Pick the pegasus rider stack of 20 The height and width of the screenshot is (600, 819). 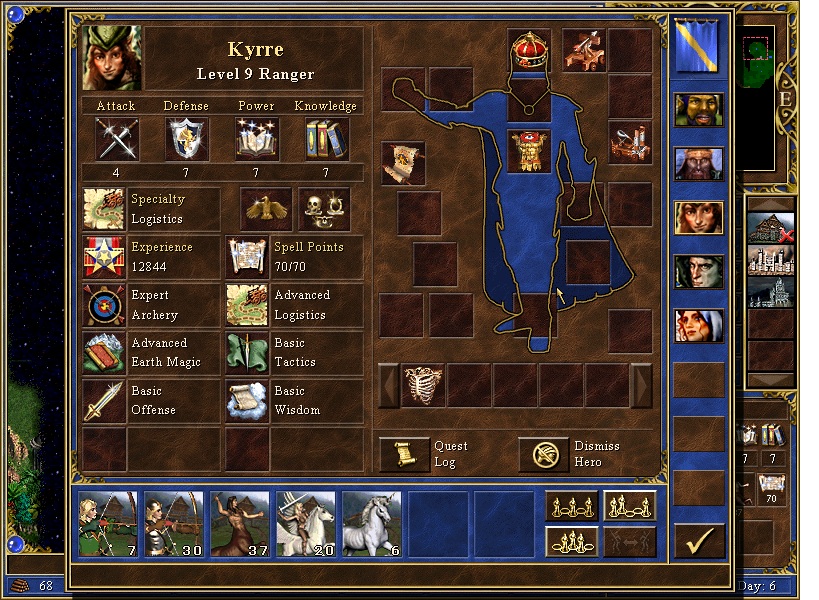coord(306,524)
